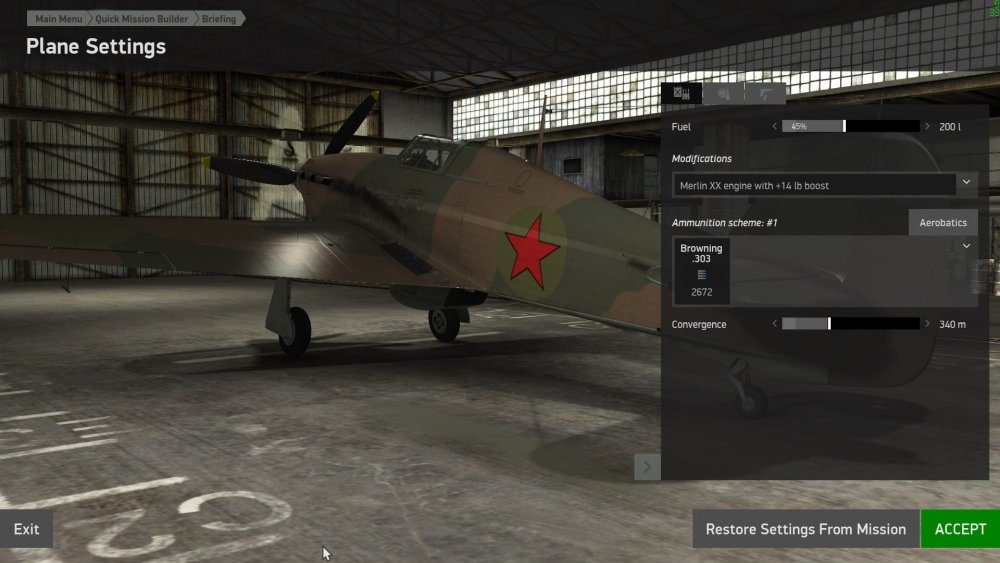1000x563 pixels.
Task: Decrease fuel with the left arrow
Action: tap(774, 127)
